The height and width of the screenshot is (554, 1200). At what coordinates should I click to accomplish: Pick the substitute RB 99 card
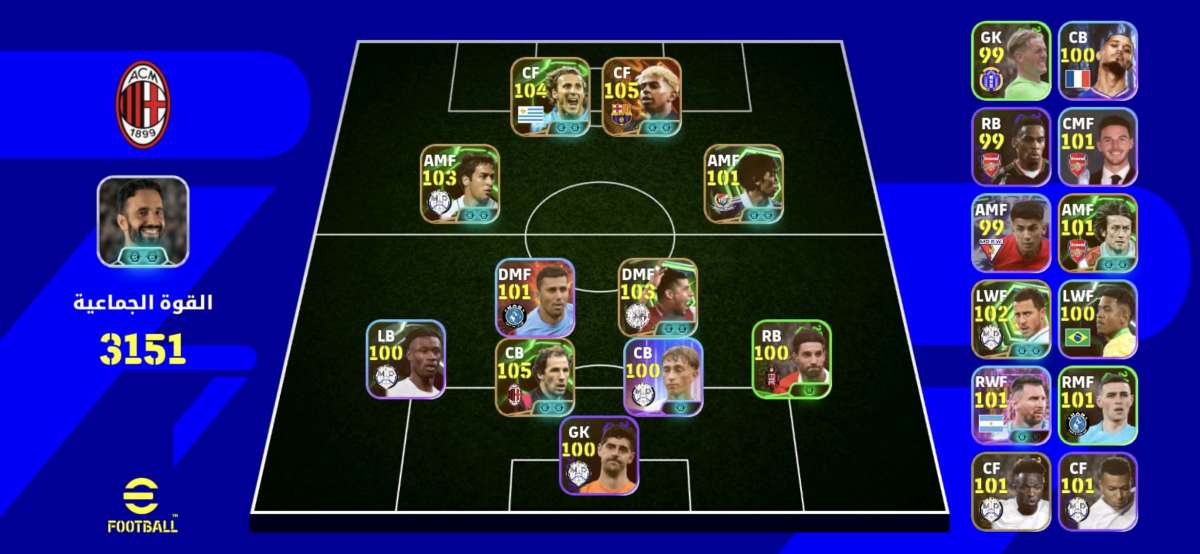(x=1011, y=147)
